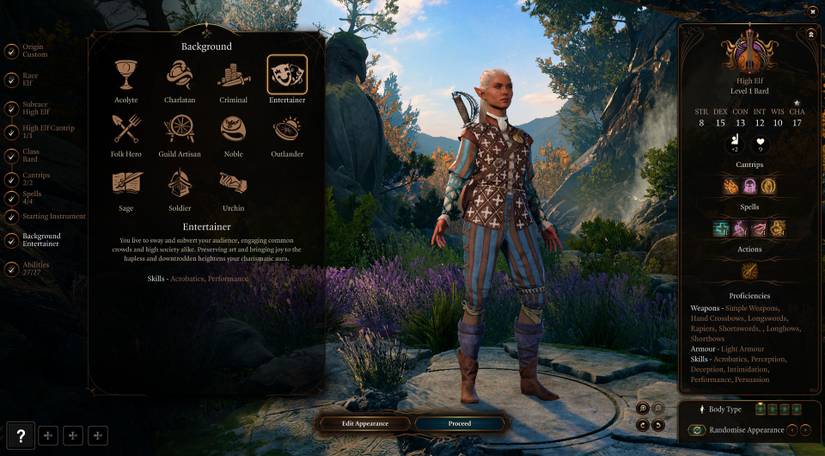Open the Edit Appearance screen

click(x=363, y=423)
